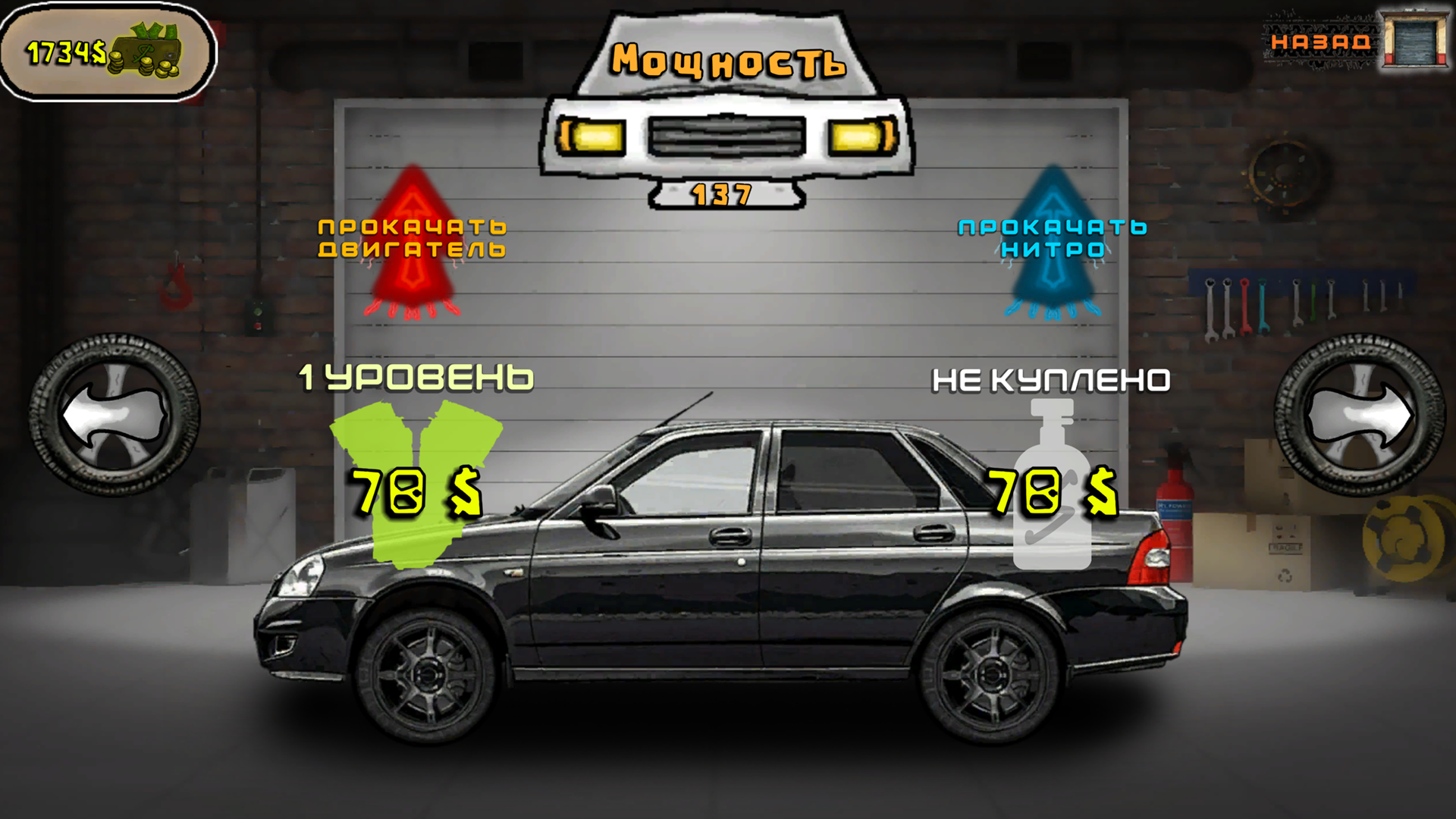Viewport: 1456px width, 819px height.
Task: Click Прокачать двигатель label
Action: [413, 237]
